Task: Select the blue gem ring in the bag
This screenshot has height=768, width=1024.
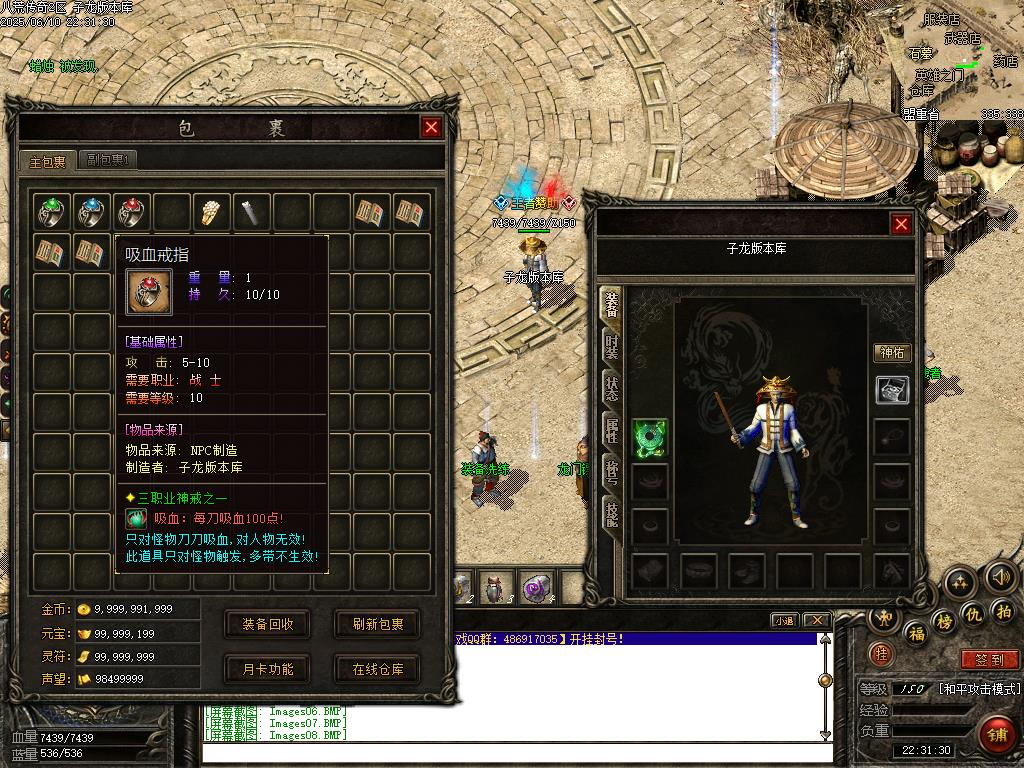Action: 93,211
